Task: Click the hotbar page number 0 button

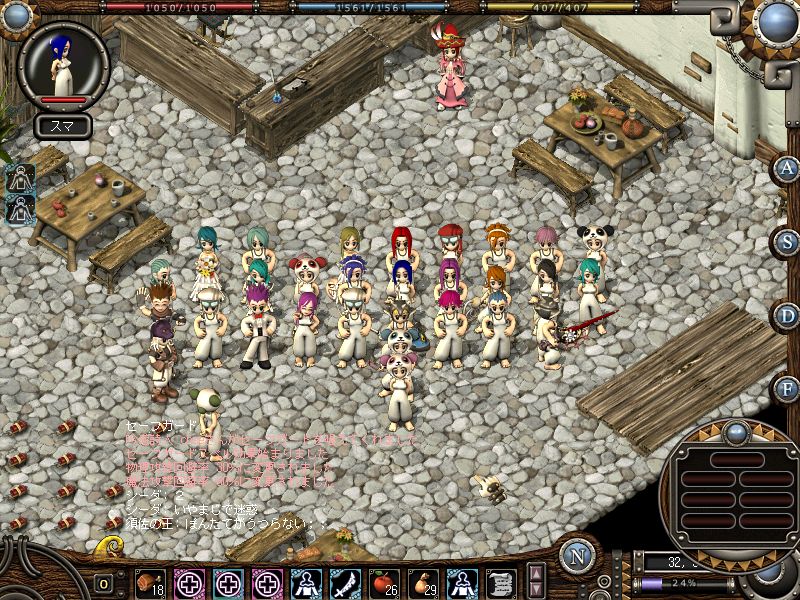Action: pos(103,583)
